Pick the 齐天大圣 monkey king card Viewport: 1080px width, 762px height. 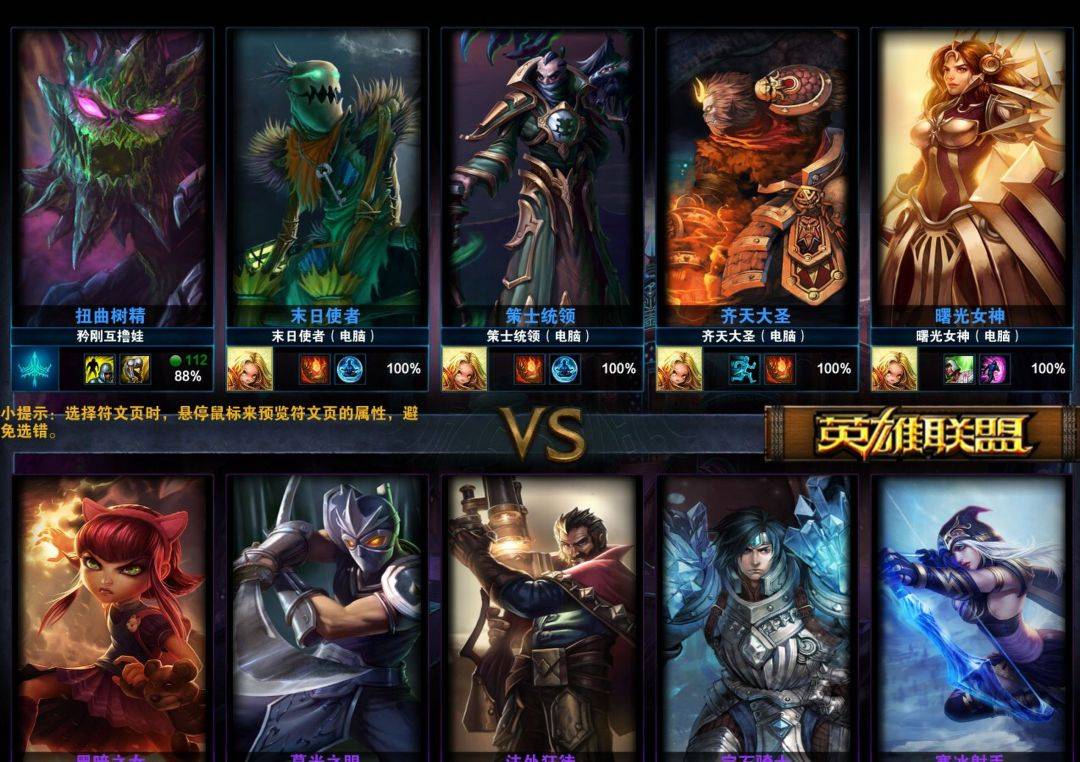[757, 170]
